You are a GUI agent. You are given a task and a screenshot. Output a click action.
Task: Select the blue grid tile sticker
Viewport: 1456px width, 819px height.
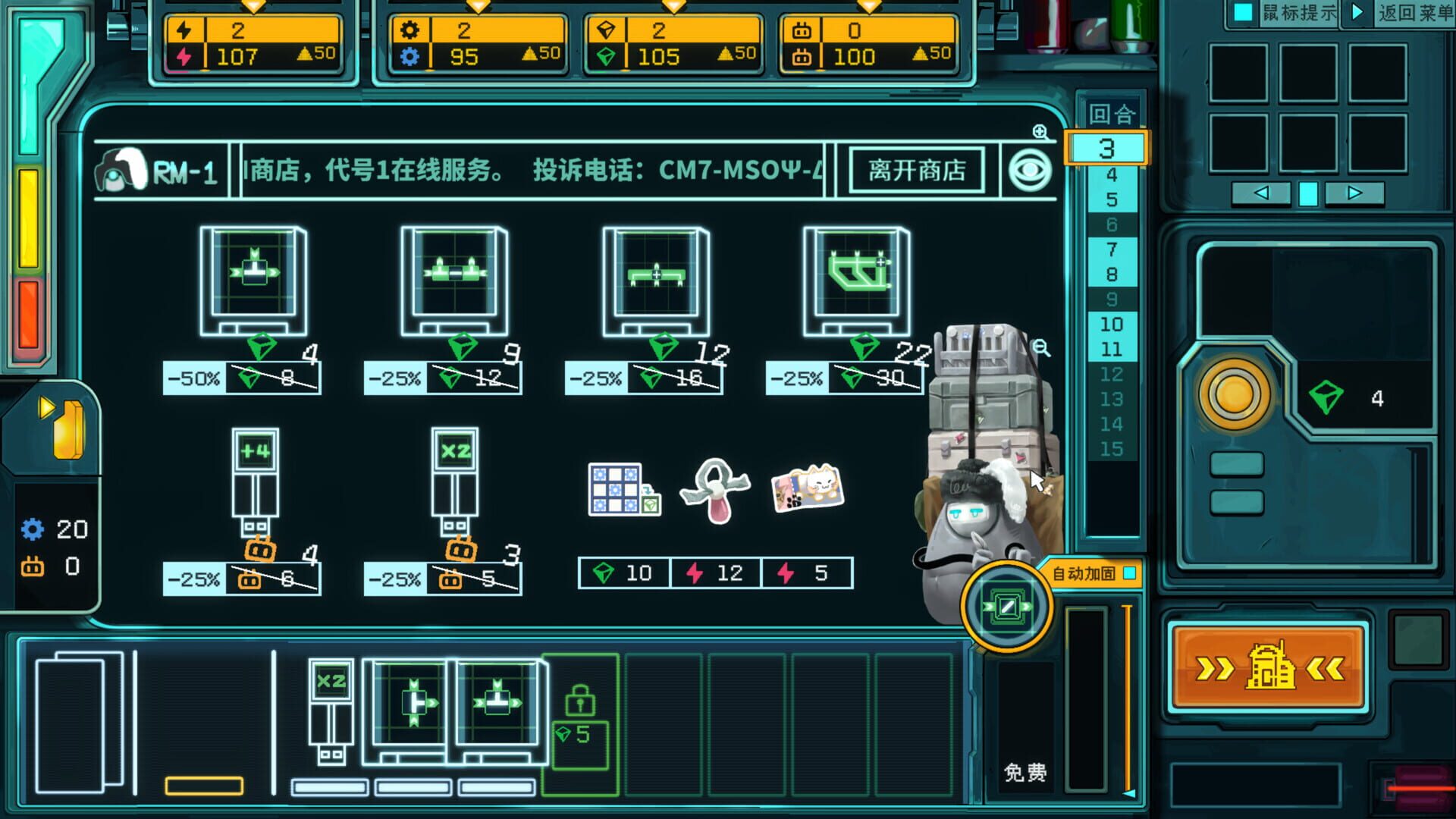(617, 489)
